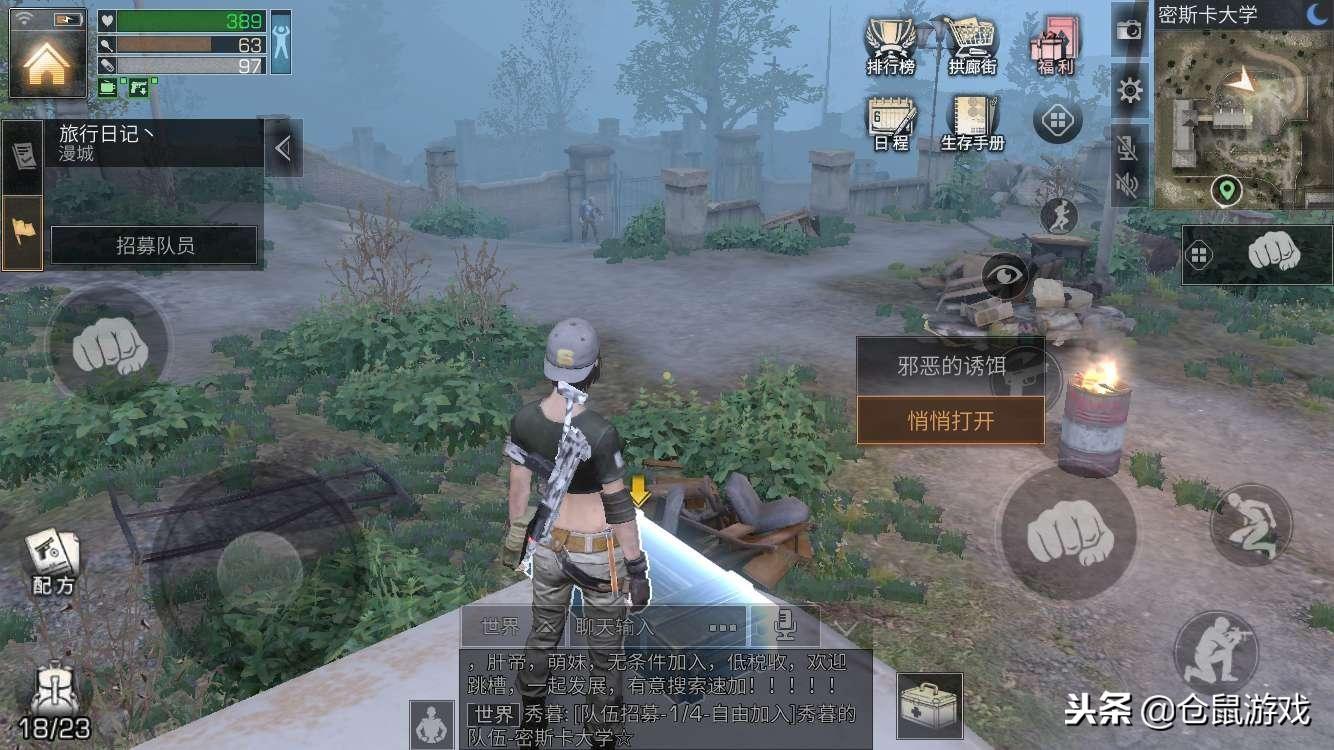Click the 聊天输入 chat input field

pyautogui.click(x=654, y=627)
